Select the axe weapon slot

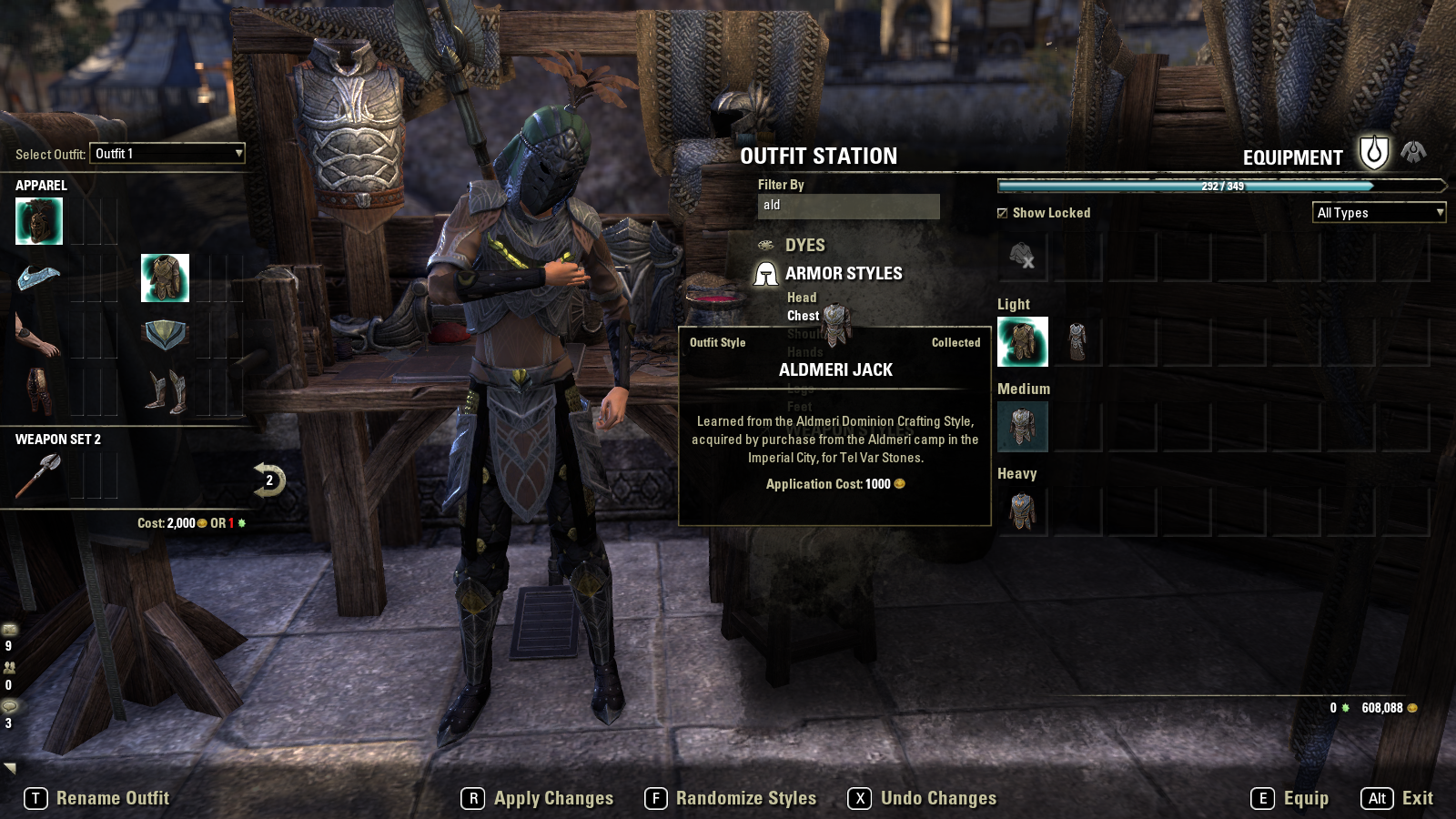tap(39, 475)
